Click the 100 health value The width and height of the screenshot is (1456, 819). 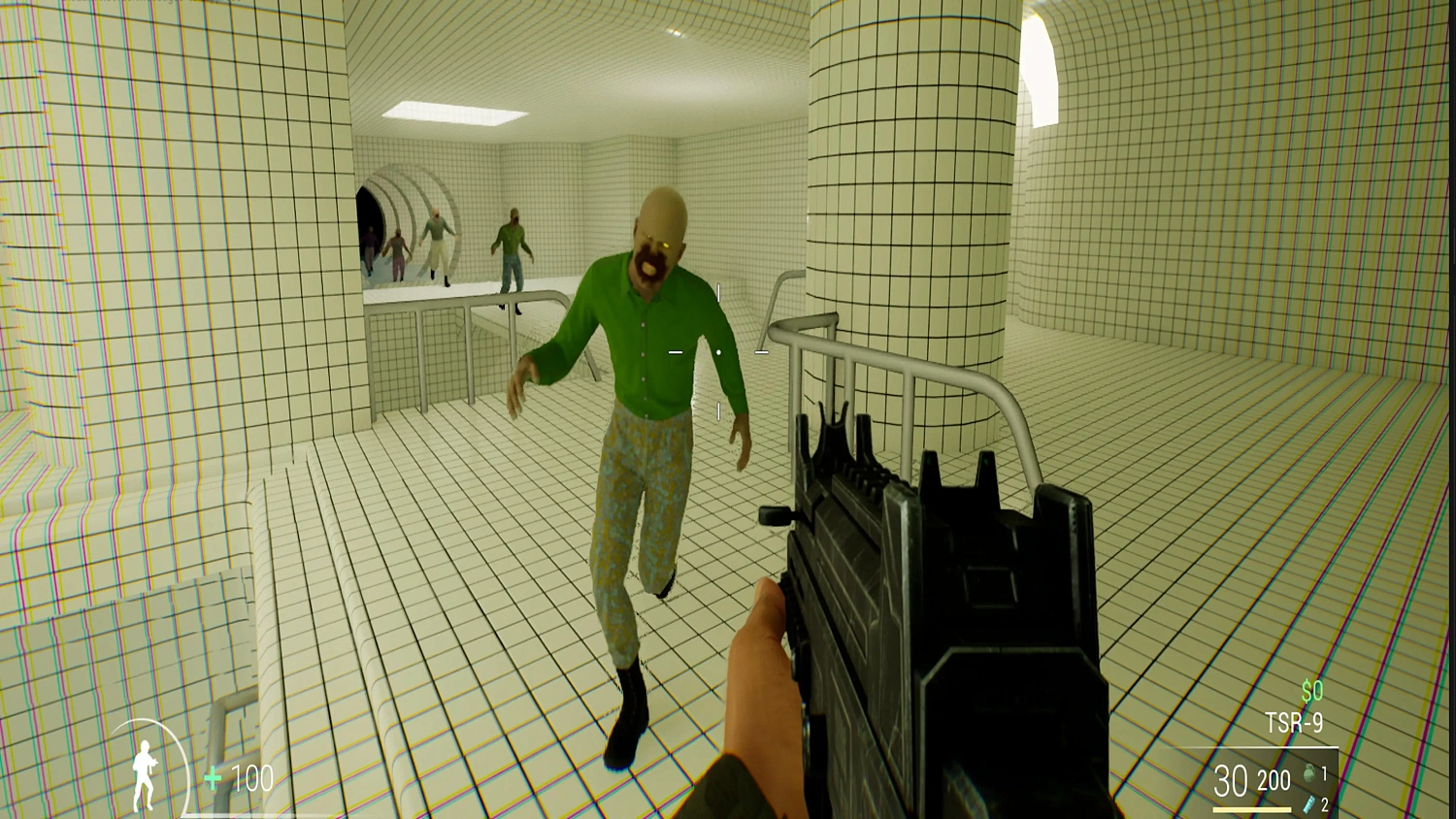click(x=250, y=776)
